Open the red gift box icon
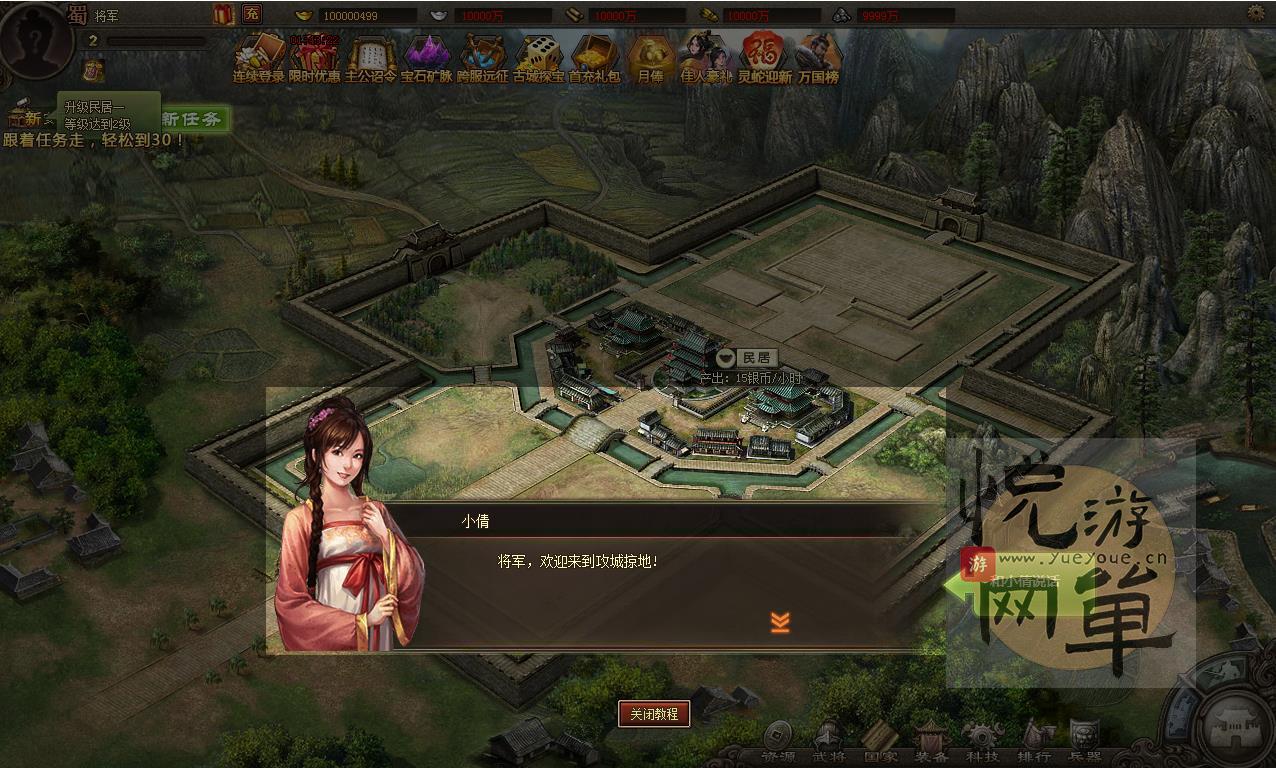 tap(223, 14)
